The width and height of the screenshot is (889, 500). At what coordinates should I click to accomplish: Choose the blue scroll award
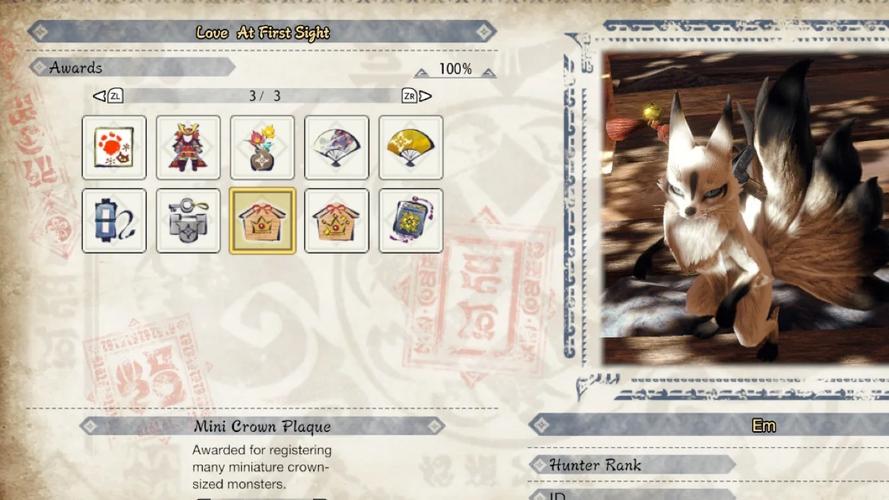(x=114, y=221)
